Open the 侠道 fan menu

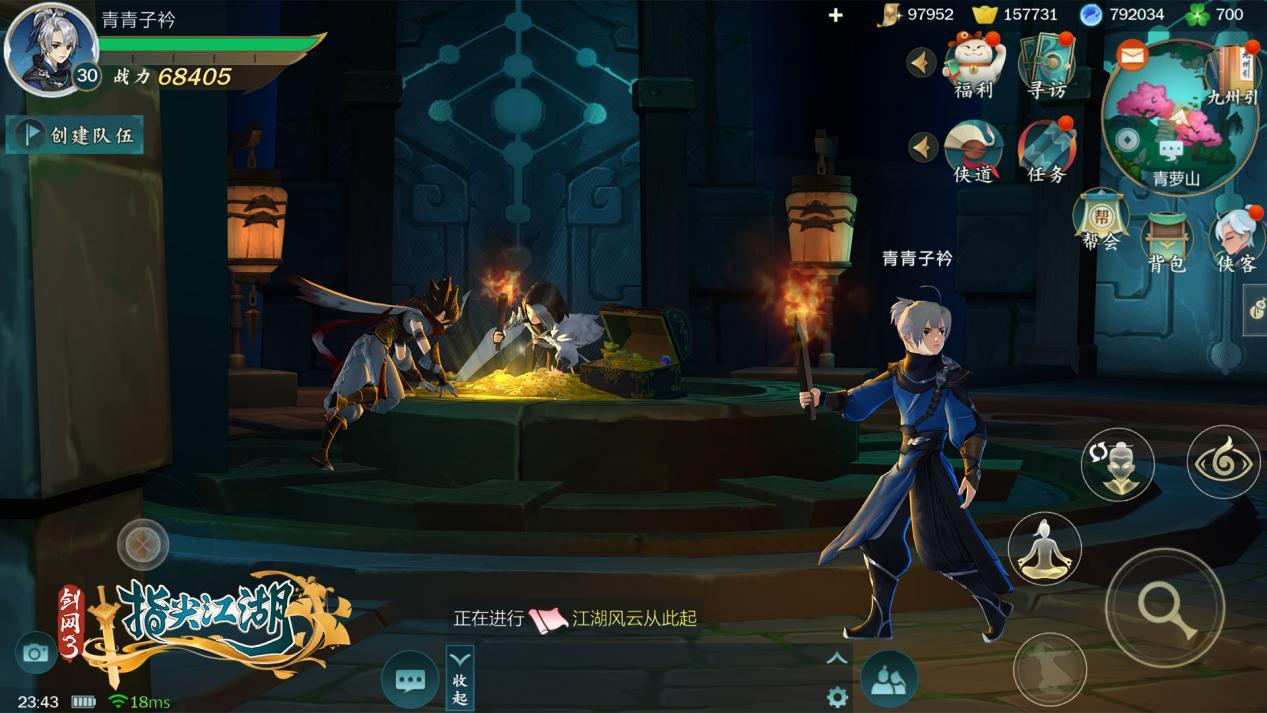pyautogui.click(x=973, y=150)
